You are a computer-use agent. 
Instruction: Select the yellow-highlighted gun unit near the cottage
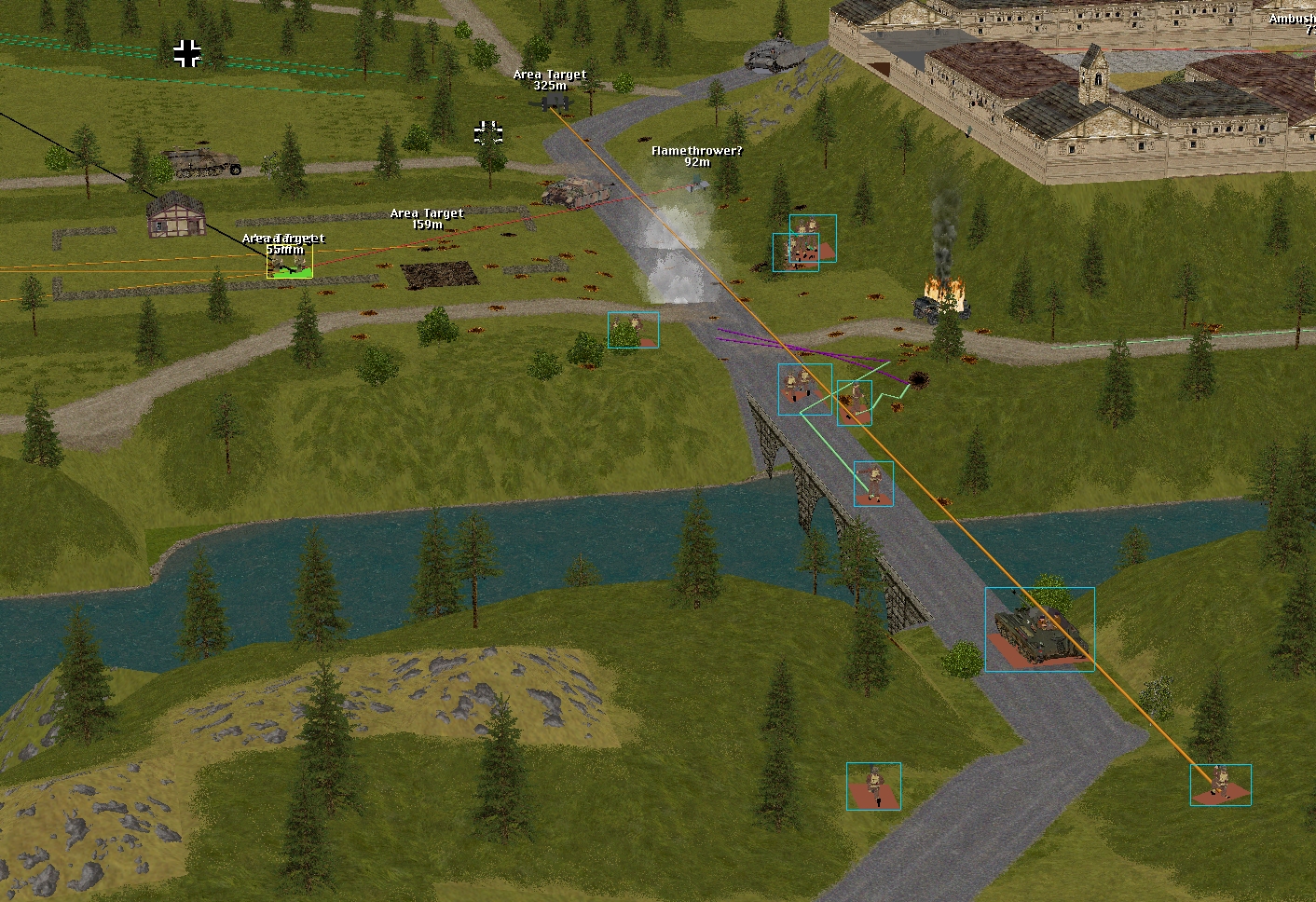click(x=290, y=264)
